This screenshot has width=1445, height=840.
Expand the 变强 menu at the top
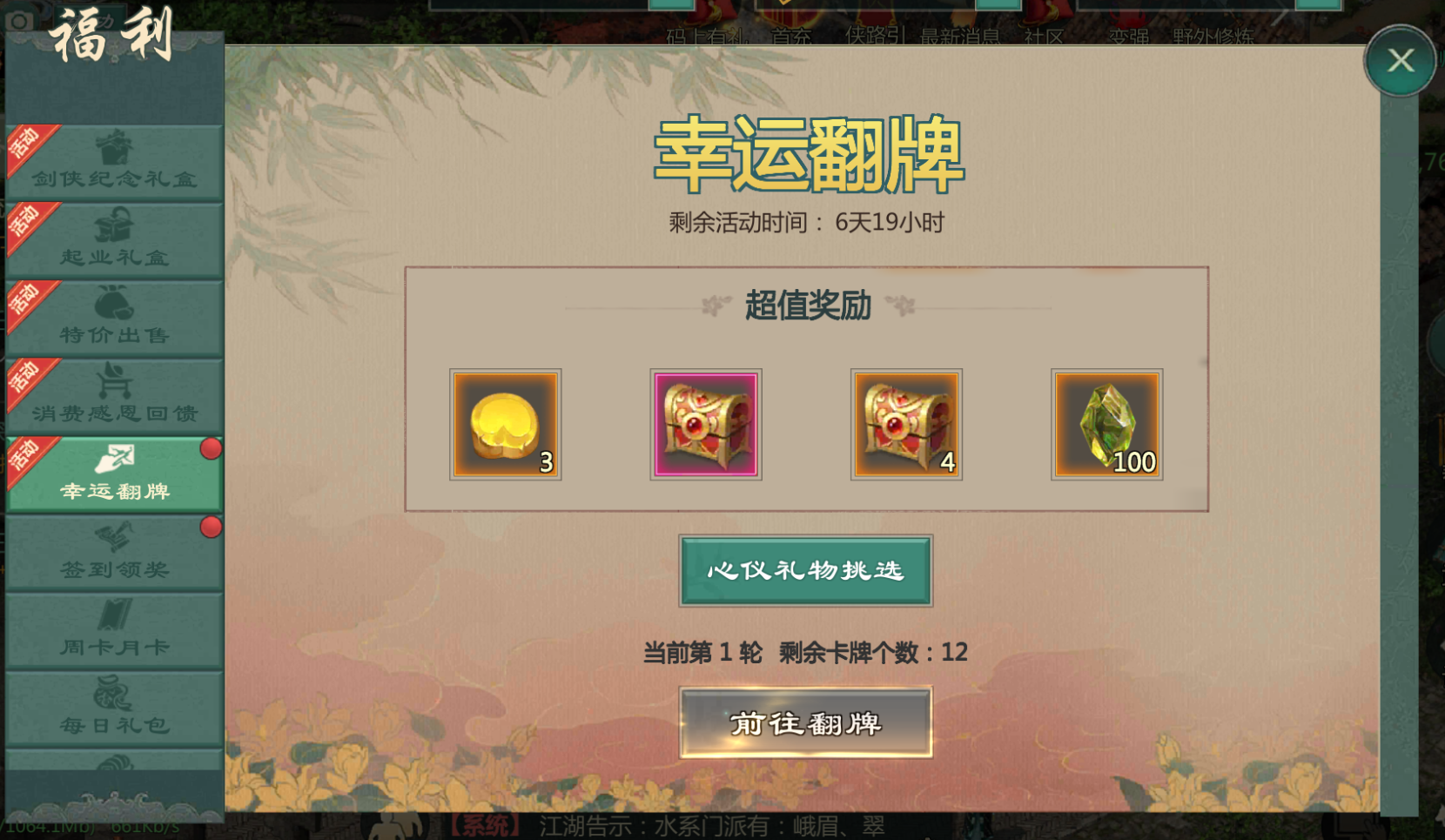click(1129, 37)
